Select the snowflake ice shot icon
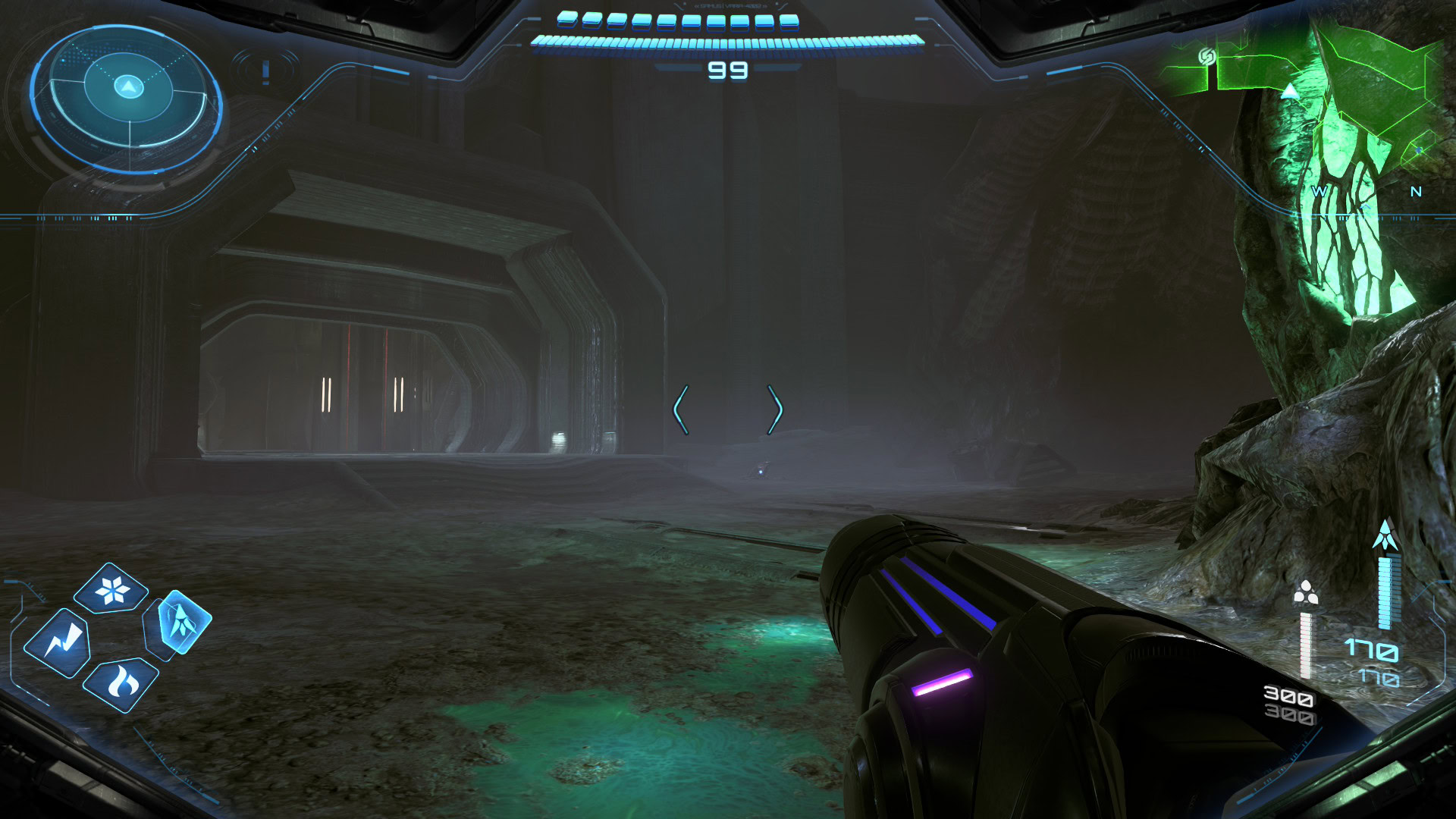The image size is (1456, 819). click(111, 589)
